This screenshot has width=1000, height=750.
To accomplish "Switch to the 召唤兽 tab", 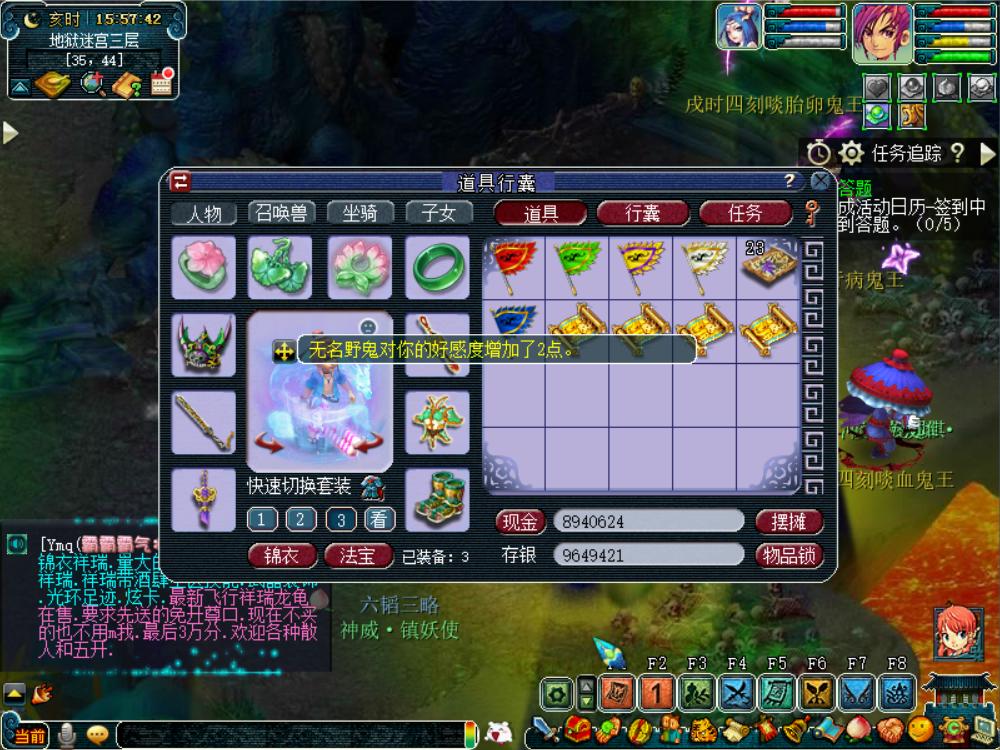I will tap(281, 213).
